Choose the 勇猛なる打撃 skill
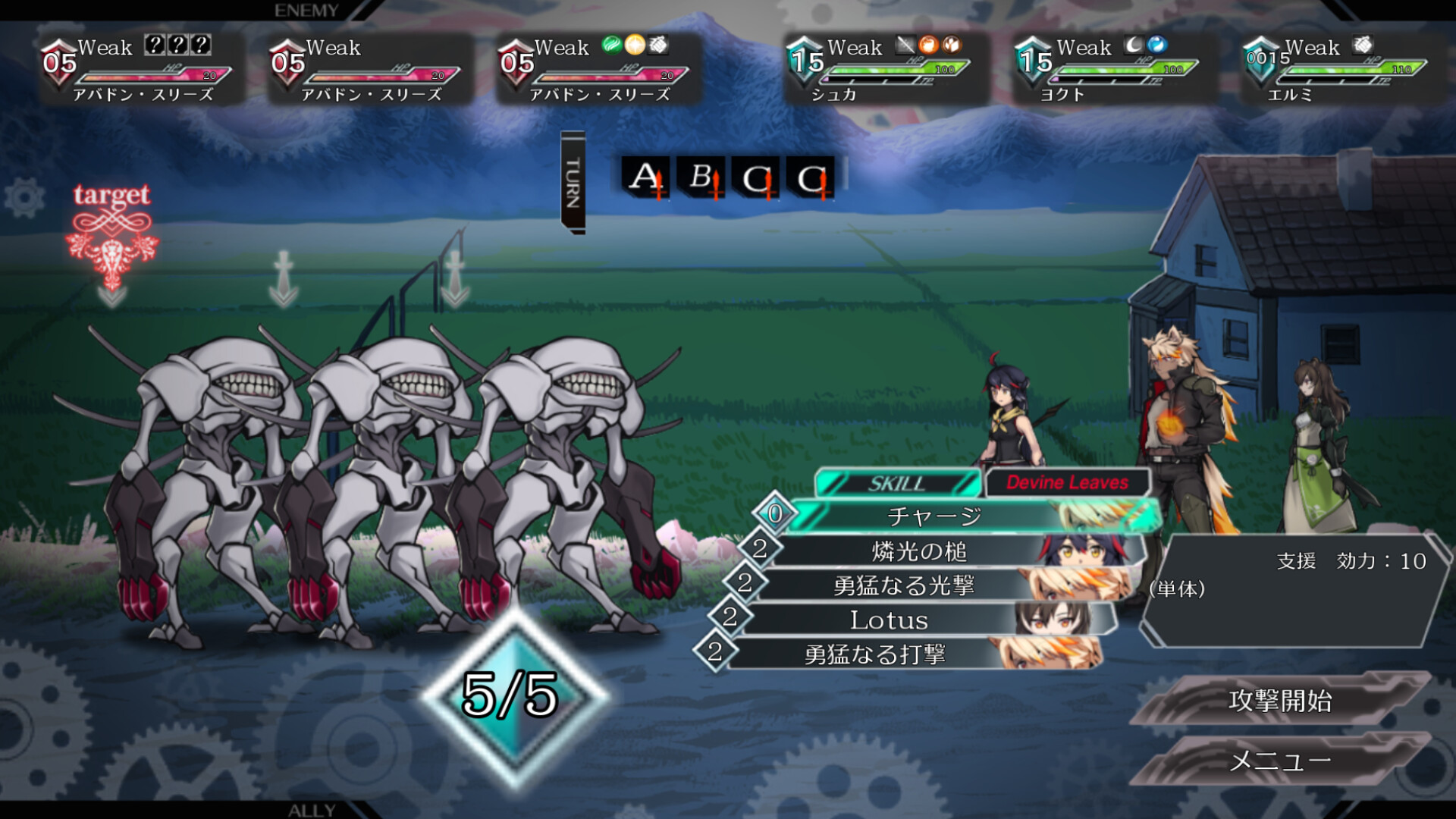Screen dimensions: 1456x819 point(874,654)
